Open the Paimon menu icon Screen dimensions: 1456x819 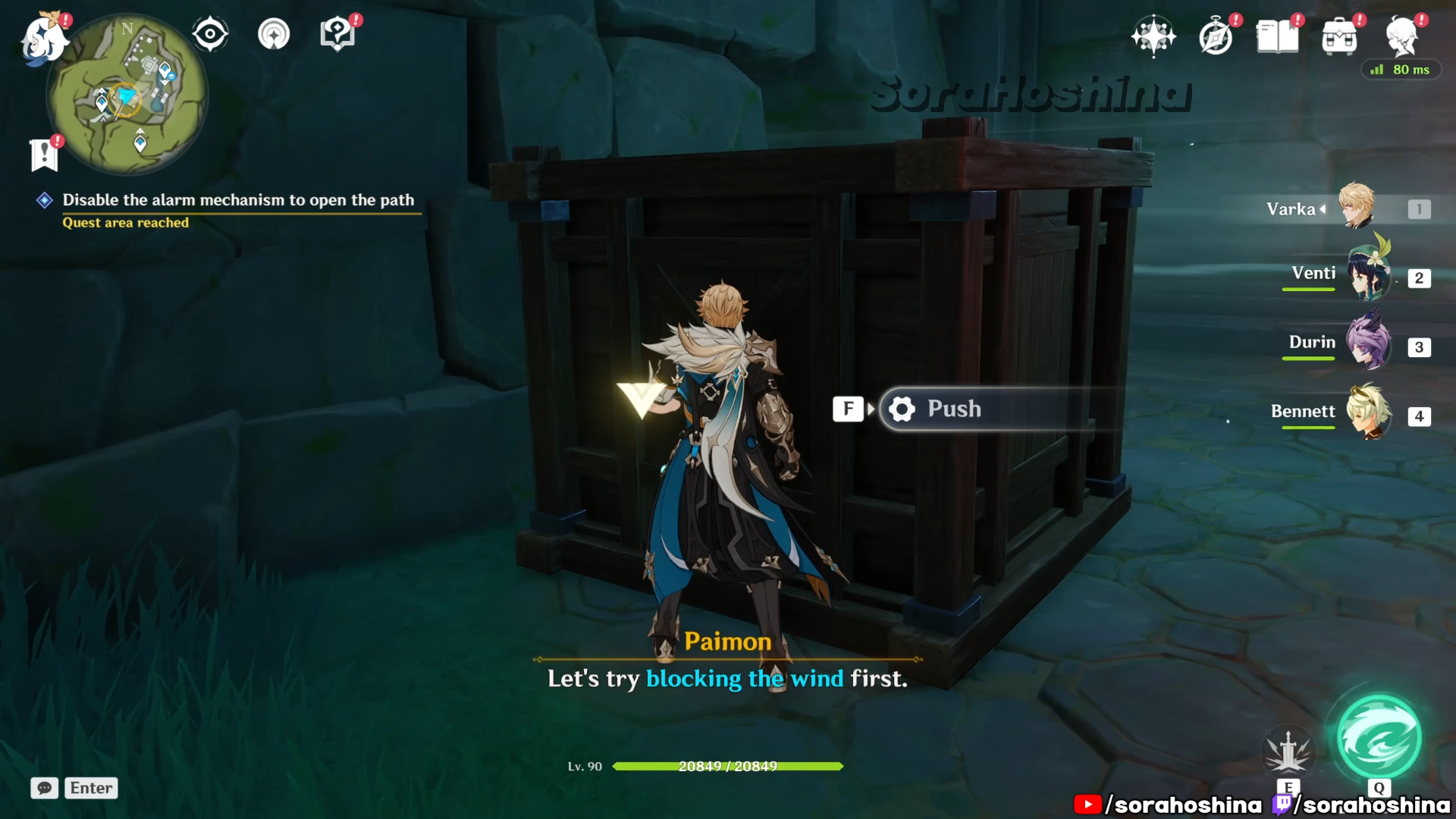coord(44,38)
